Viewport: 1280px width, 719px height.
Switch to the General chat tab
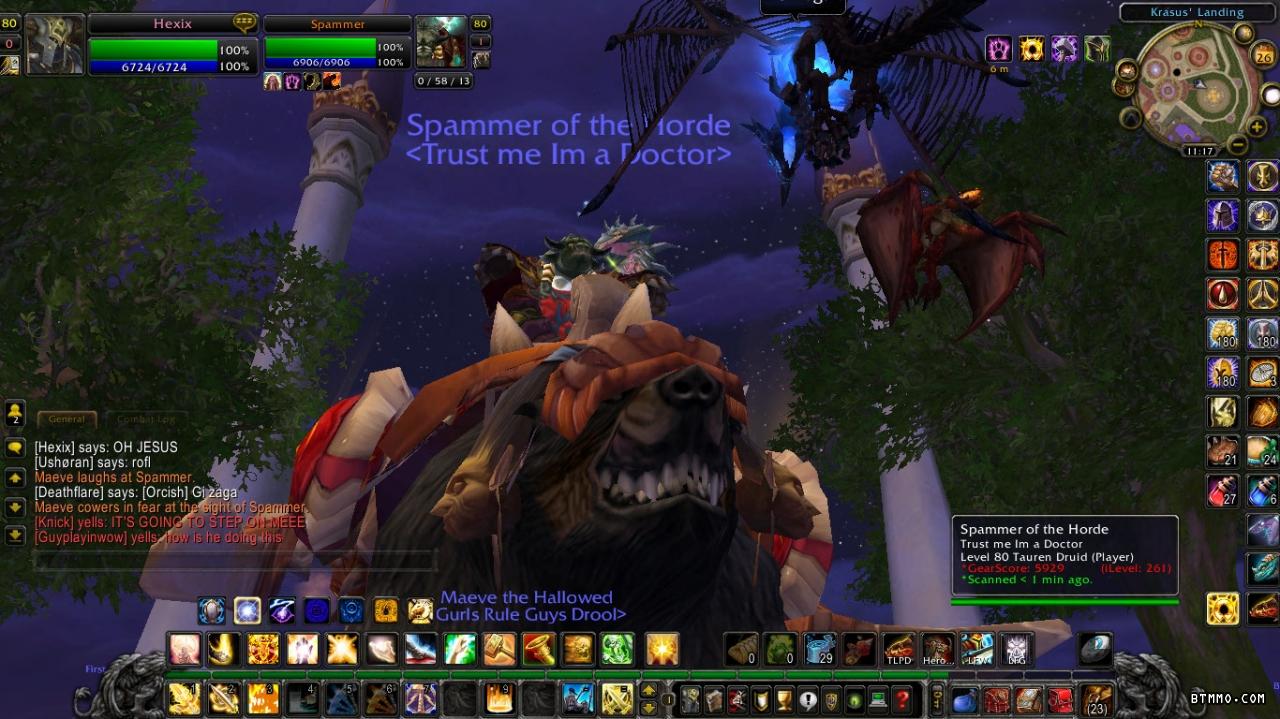(x=66, y=419)
